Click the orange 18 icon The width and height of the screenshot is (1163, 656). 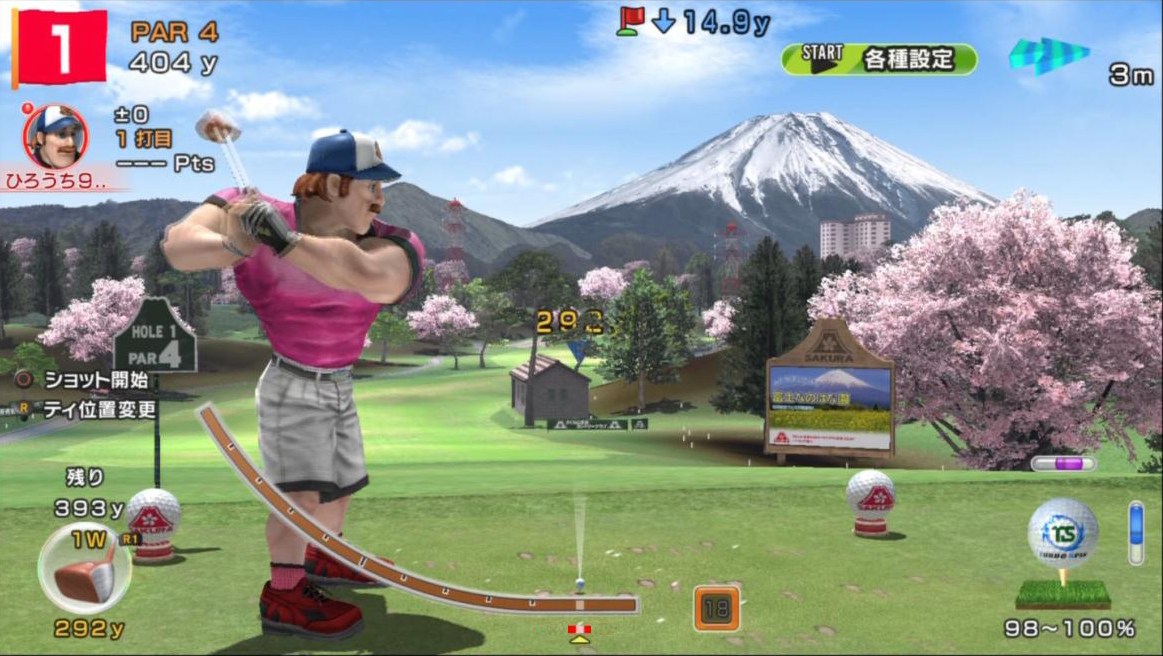coord(716,607)
